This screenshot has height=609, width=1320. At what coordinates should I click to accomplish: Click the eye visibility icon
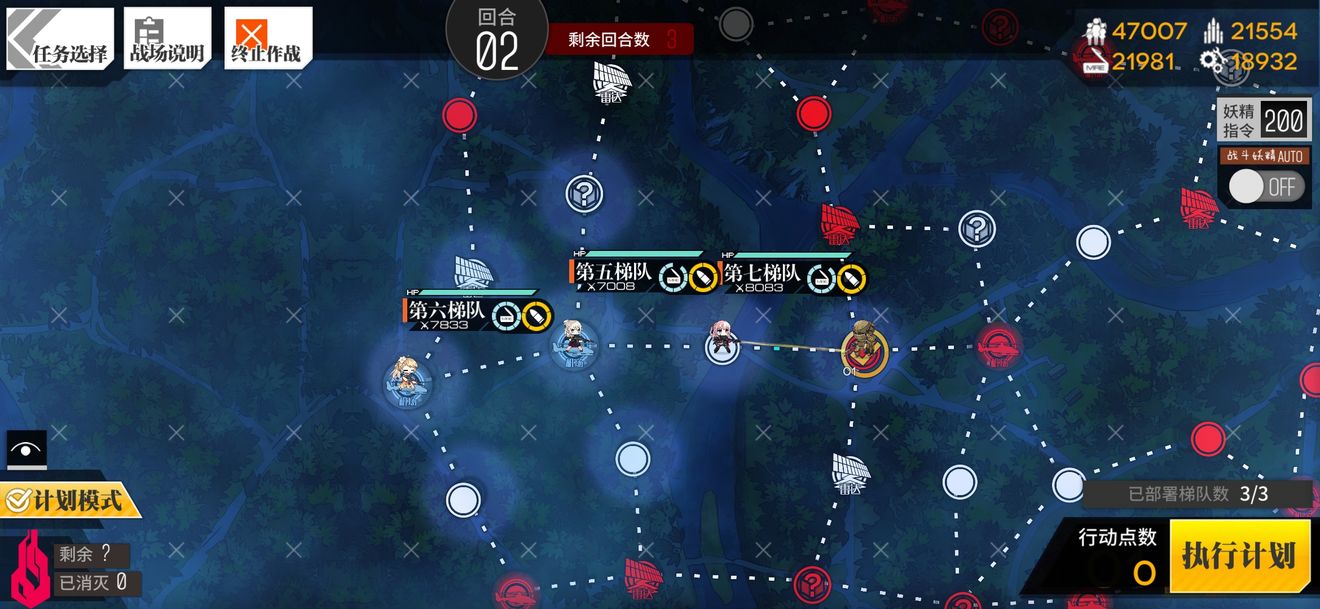tap(26, 450)
